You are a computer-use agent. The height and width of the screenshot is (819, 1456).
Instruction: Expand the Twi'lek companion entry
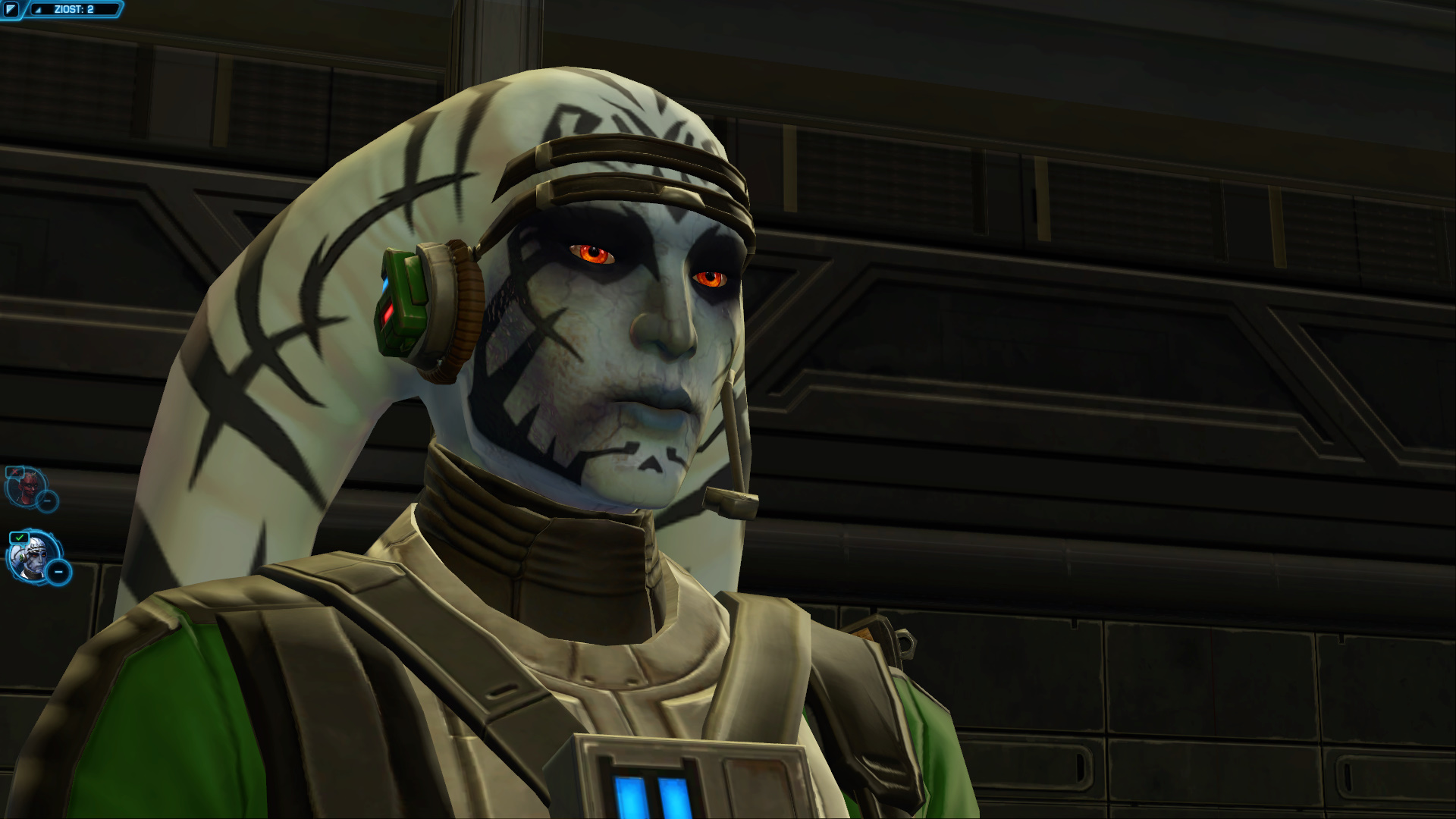[x=58, y=572]
